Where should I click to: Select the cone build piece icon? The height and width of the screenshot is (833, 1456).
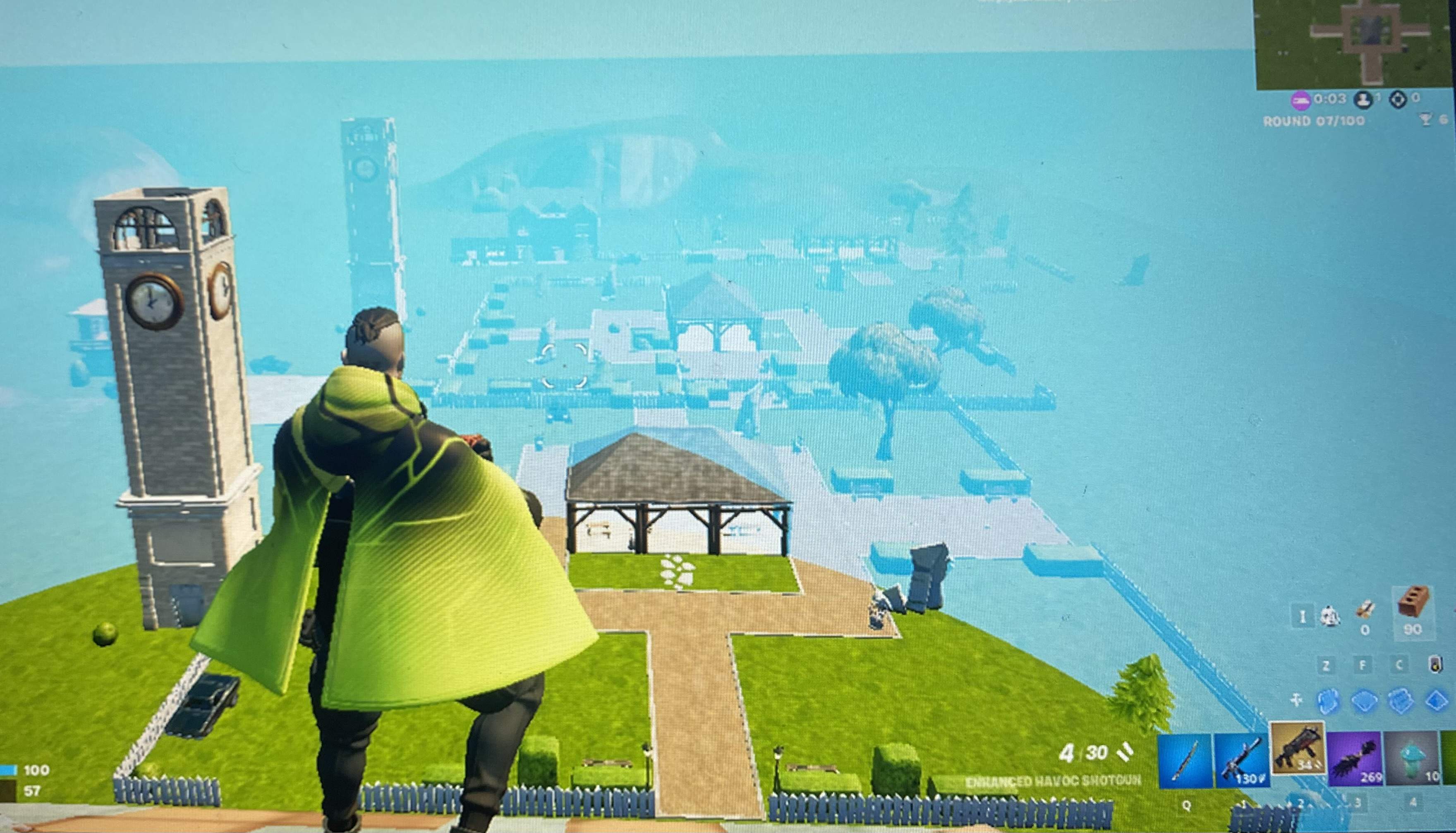pyautogui.click(x=1435, y=701)
